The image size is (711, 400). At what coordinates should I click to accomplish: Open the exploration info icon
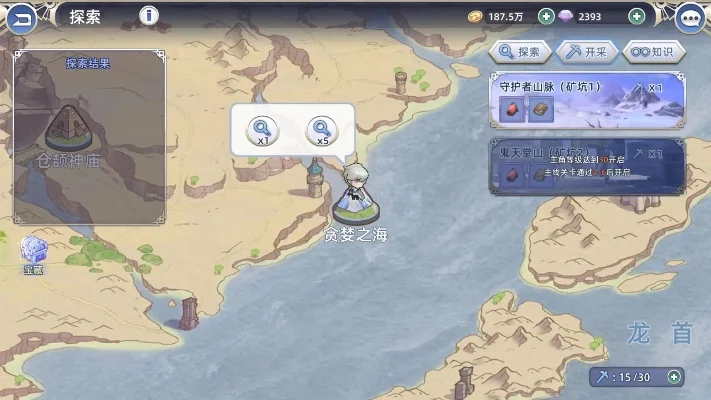[149, 16]
